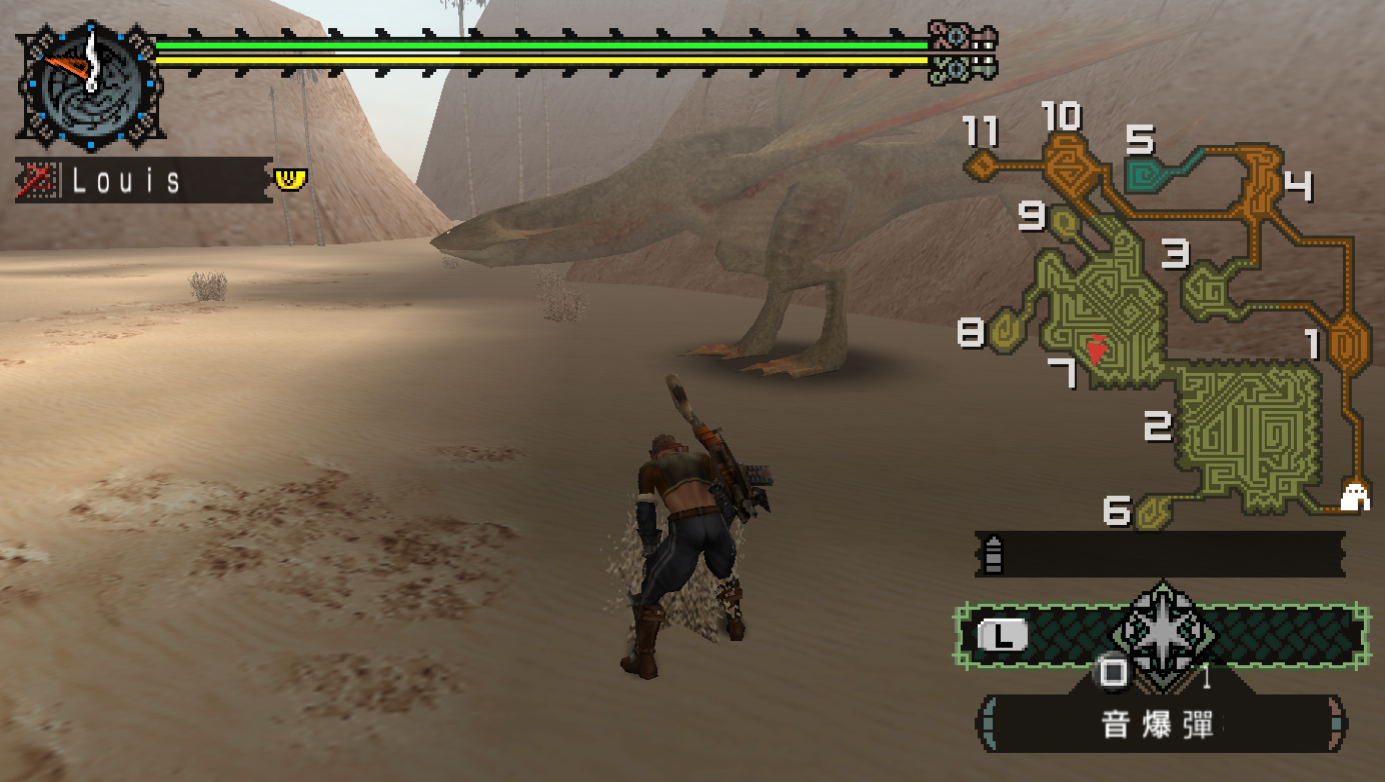Click the yellow face icon beside Louis
The height and width of the screenshot is (782, 1385).
tap(291, 180)
